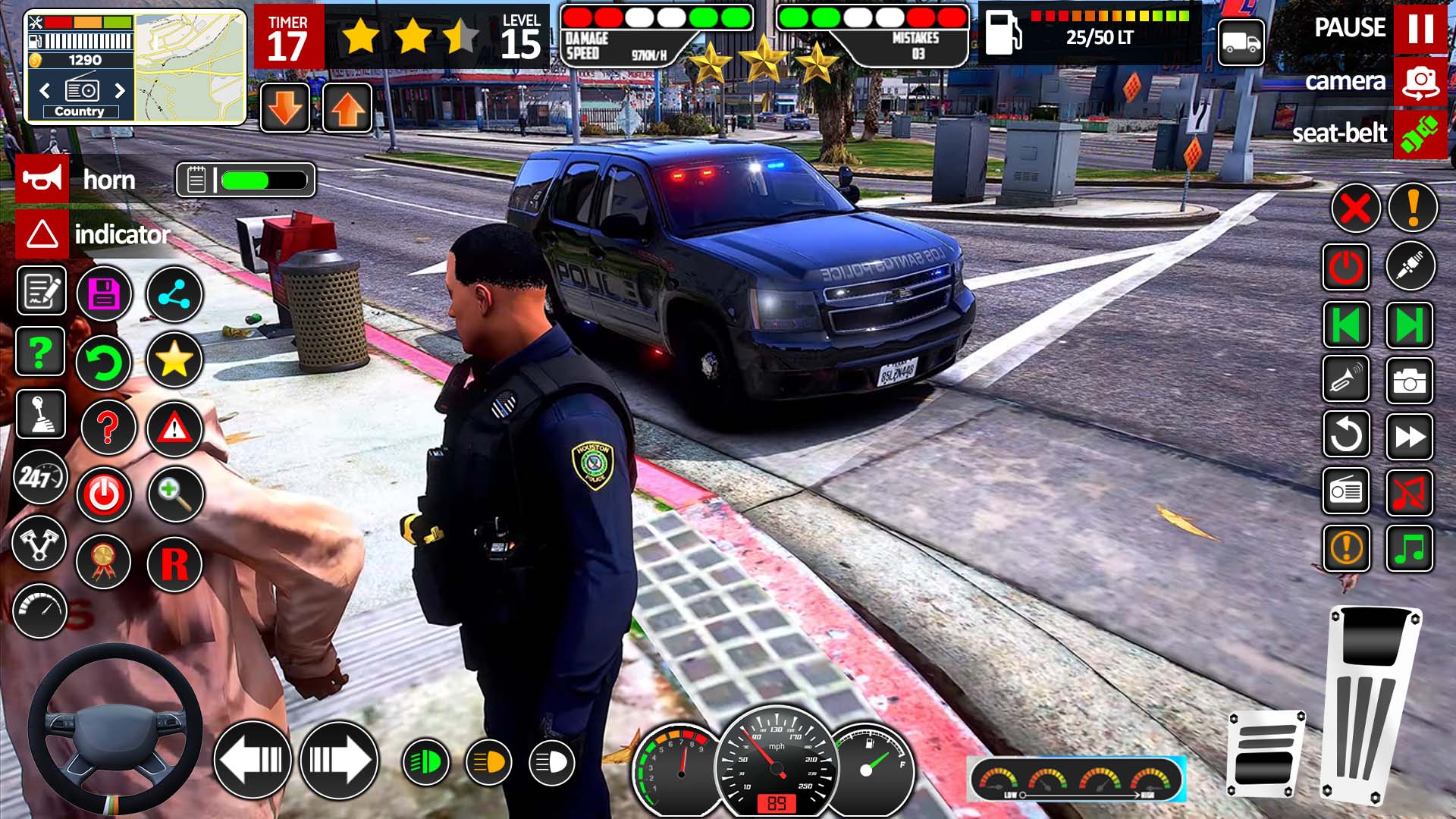This screenshot has height=819, width=1456.
Task: Steer left with the left arrow button
Action: tap(253, 760)
